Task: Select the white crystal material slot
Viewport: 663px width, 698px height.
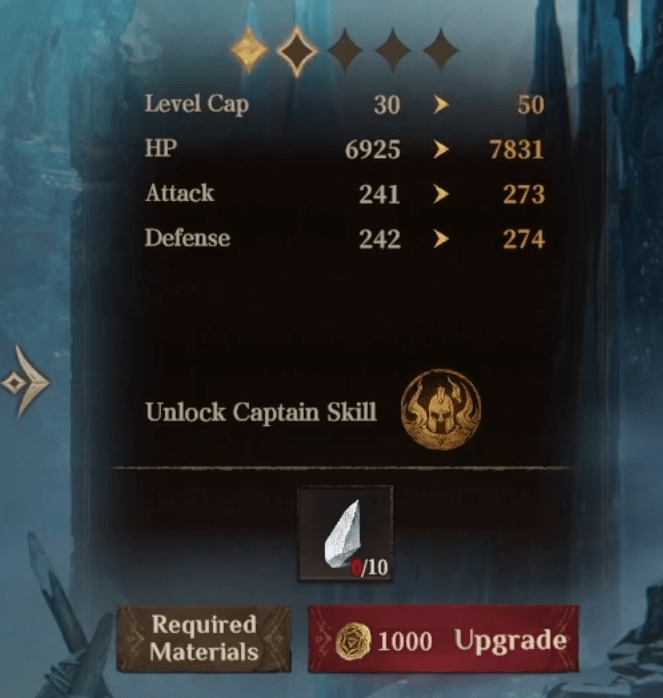Action: click(345, 533)
